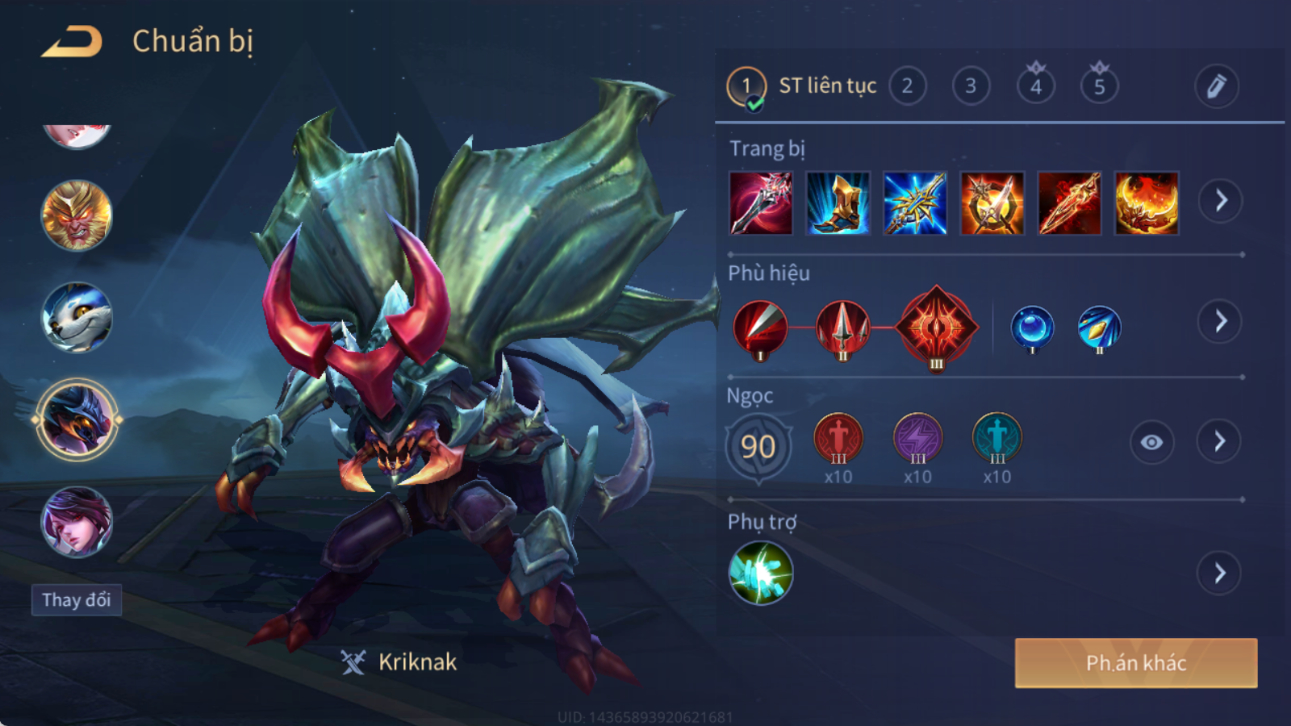Screen dimensions: 1291x726
Task: Switch to build preset 3
Action: (x=970, y=86)
